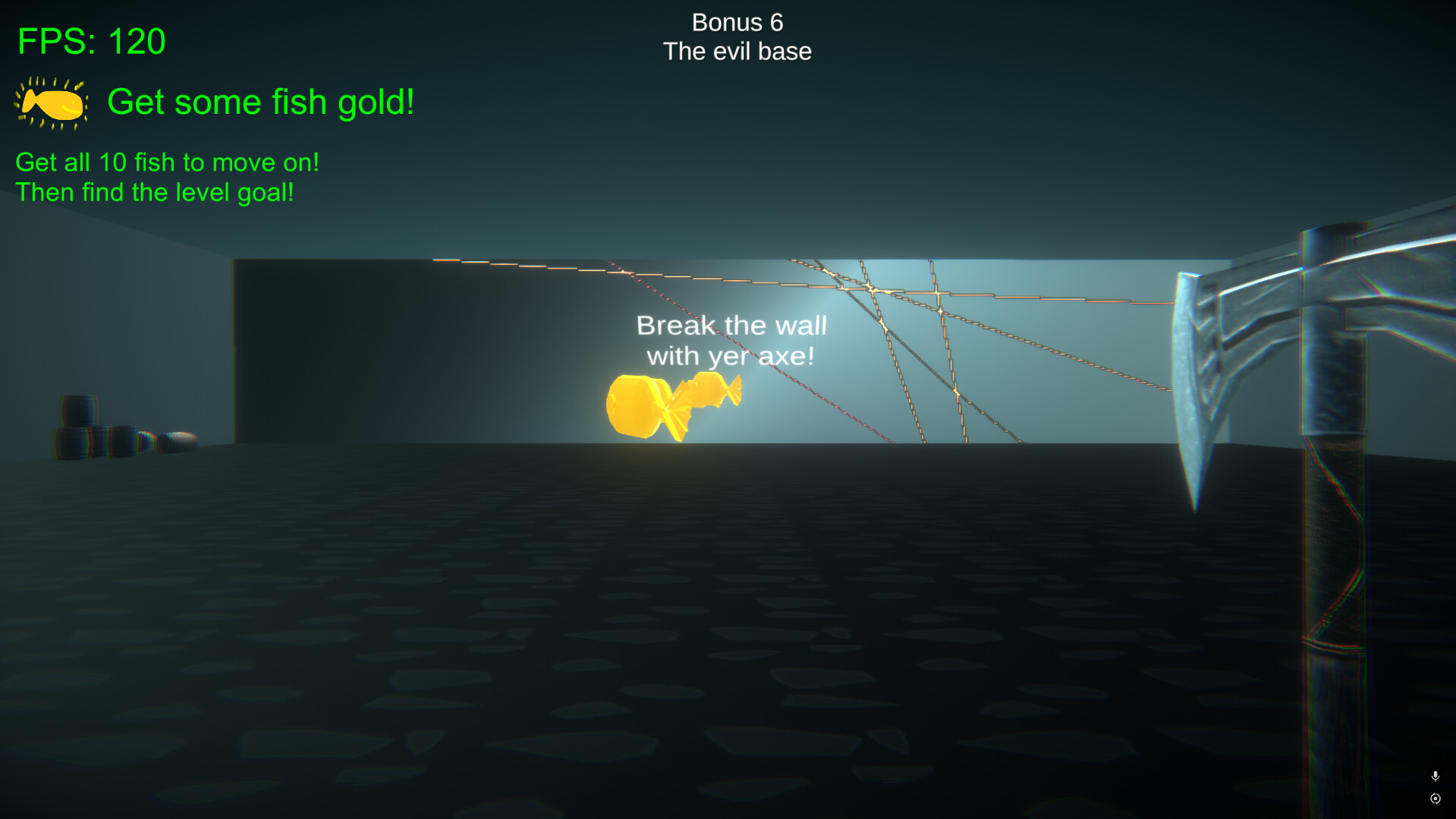Click 'The evil base' level name
The width and height of the screenshot is (1456, 819).
point(737,52)
